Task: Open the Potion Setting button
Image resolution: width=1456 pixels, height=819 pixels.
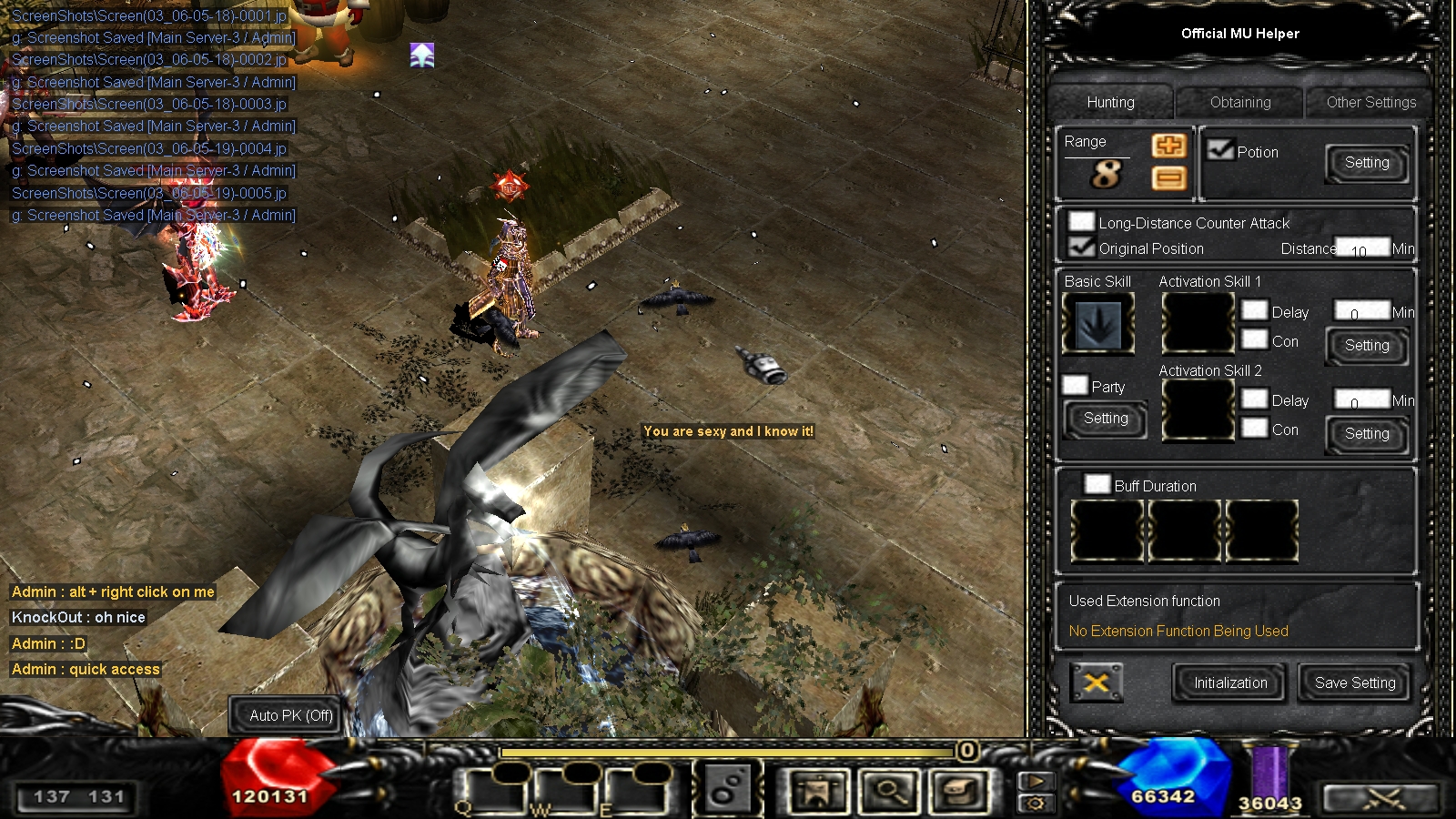Action: [x=1366, y=163]
